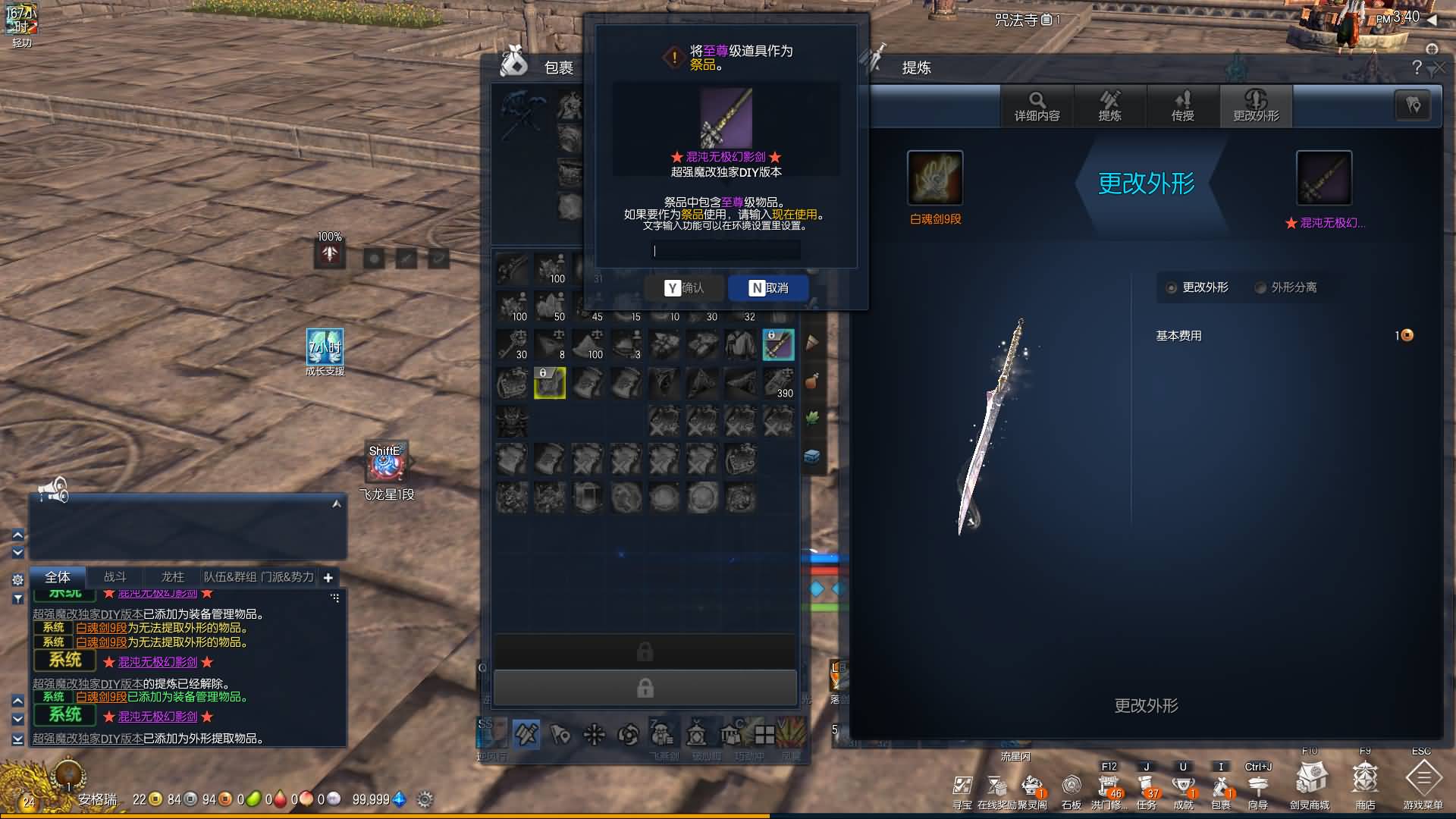Click the large 更改外形 apply button
This screenshot has height=819, width=1456.
1145,706
